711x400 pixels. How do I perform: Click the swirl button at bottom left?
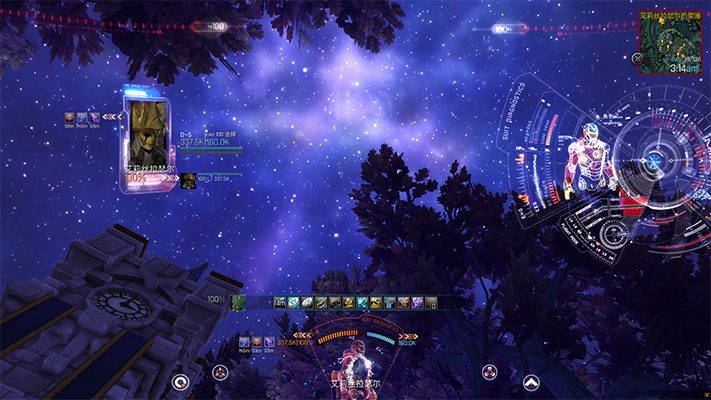tap(180, 380)
